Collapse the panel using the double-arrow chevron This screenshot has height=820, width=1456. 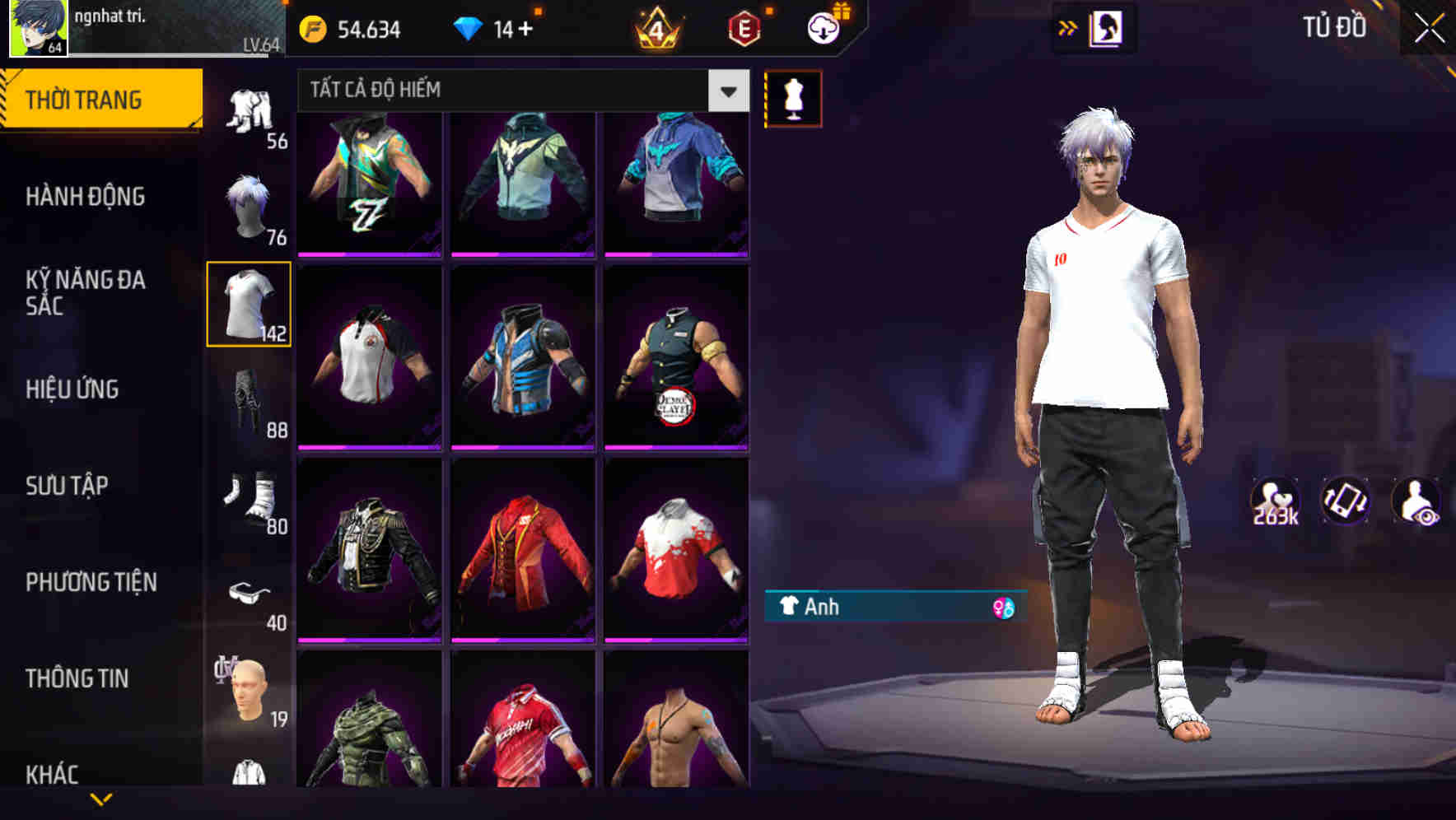1068,27
